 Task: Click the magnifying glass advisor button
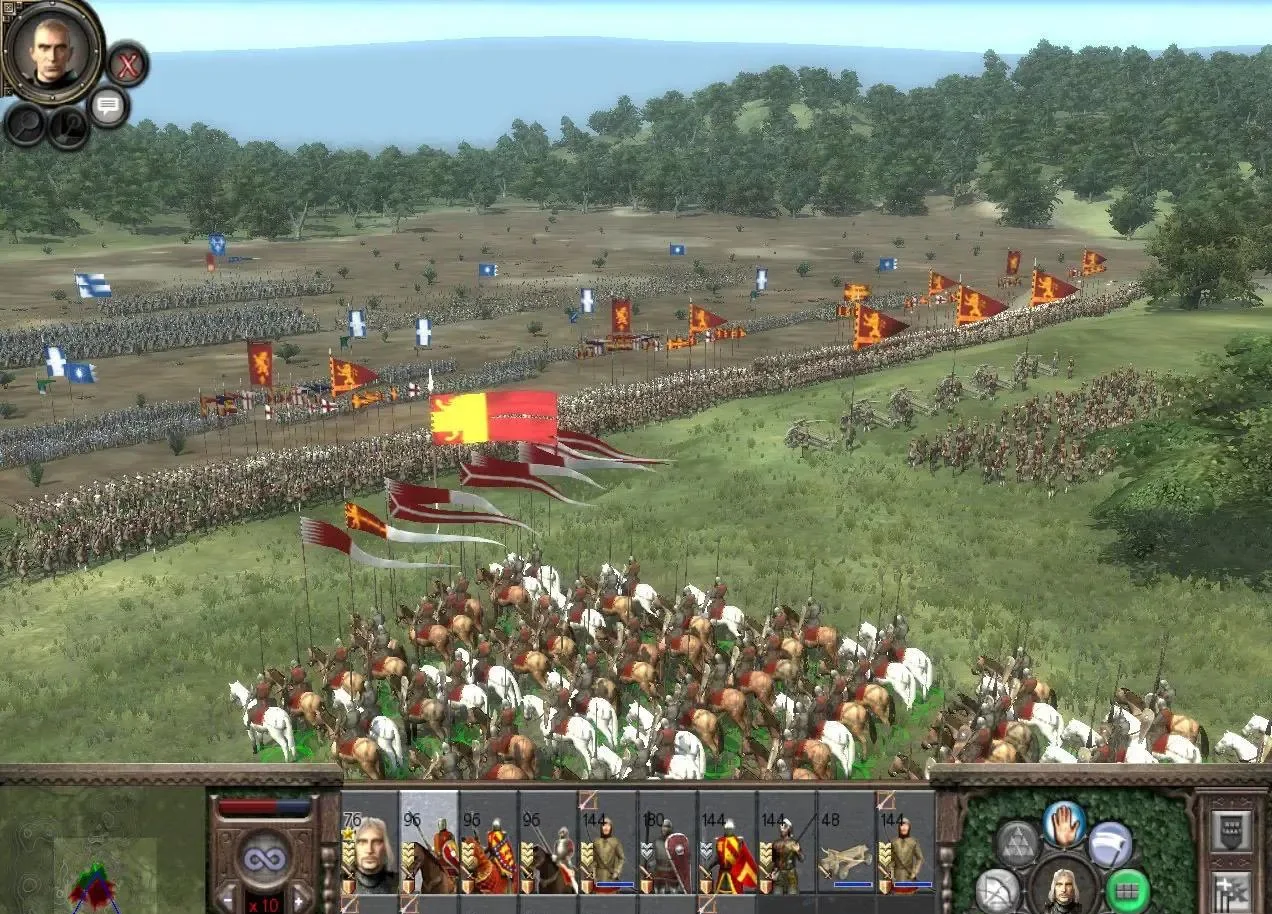(x=24, y=124)
